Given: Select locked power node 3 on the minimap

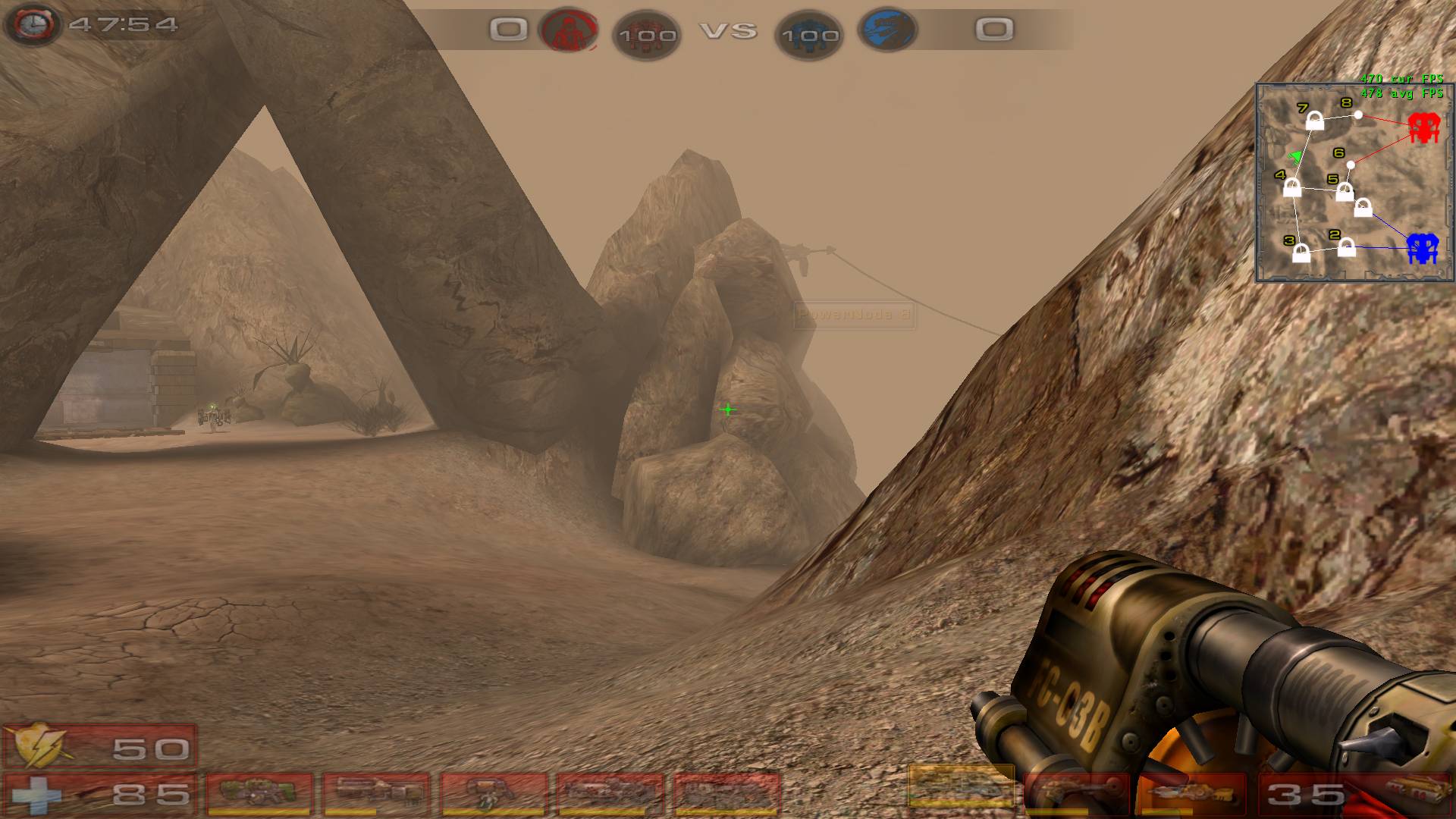Looking at the screenshot, I should pyautogui.click(x=1301, y=253).
